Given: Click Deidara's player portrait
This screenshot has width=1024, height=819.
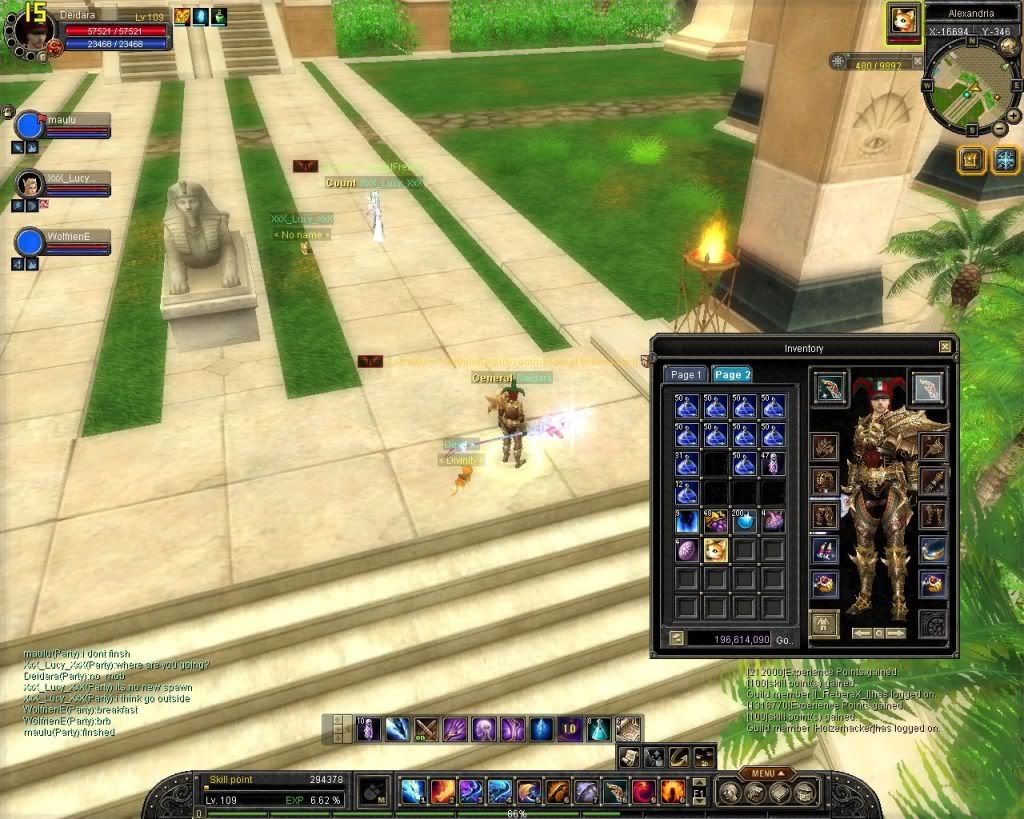Looking at the screenshot, I should (x=33, y=27).
